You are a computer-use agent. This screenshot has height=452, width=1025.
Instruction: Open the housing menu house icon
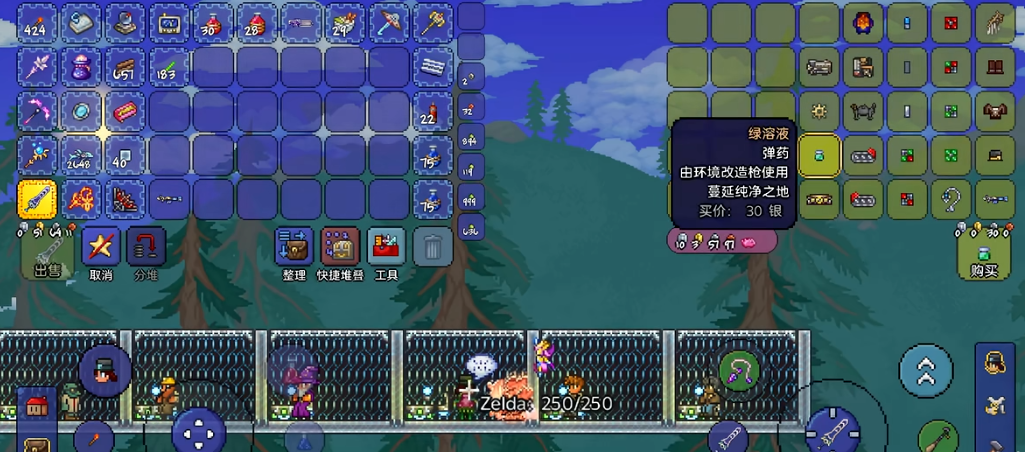[38, 406]
